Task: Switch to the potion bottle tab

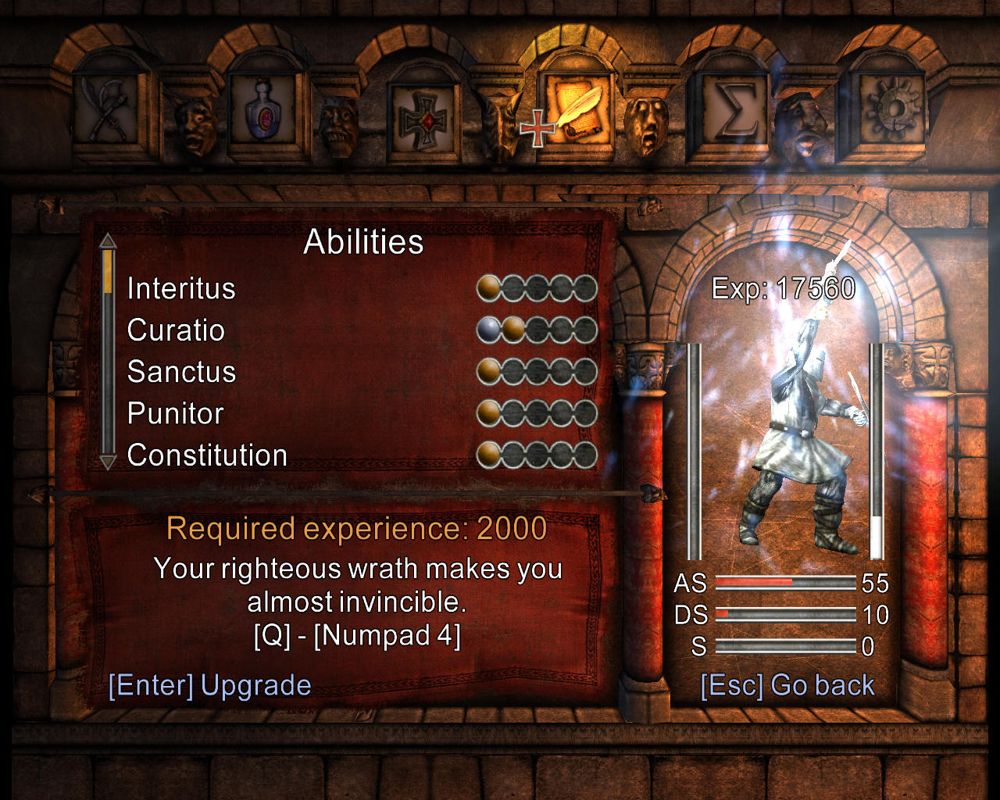Action: pos(261,115)
